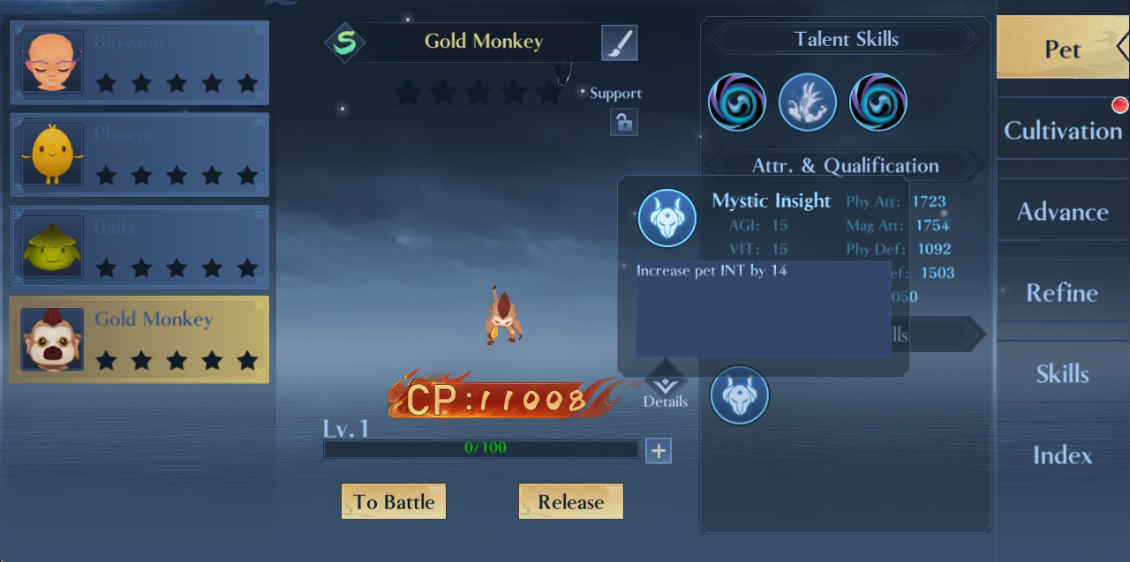Image resolution: width=1130 pixels, height=562 pixels.
Task: Select the Phoenix pet entry
Action: [x=139, y=155]
